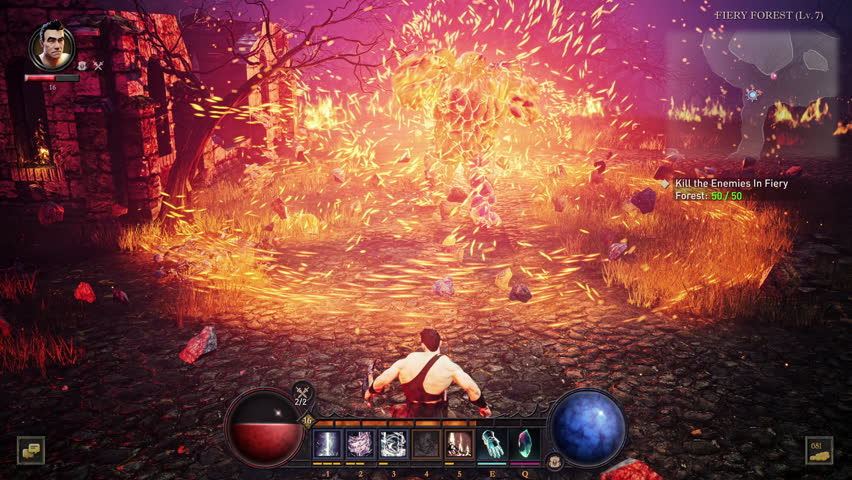Click the shield status icon near the portrait
This screenshot has height=480, width=852.
point(83,66)
